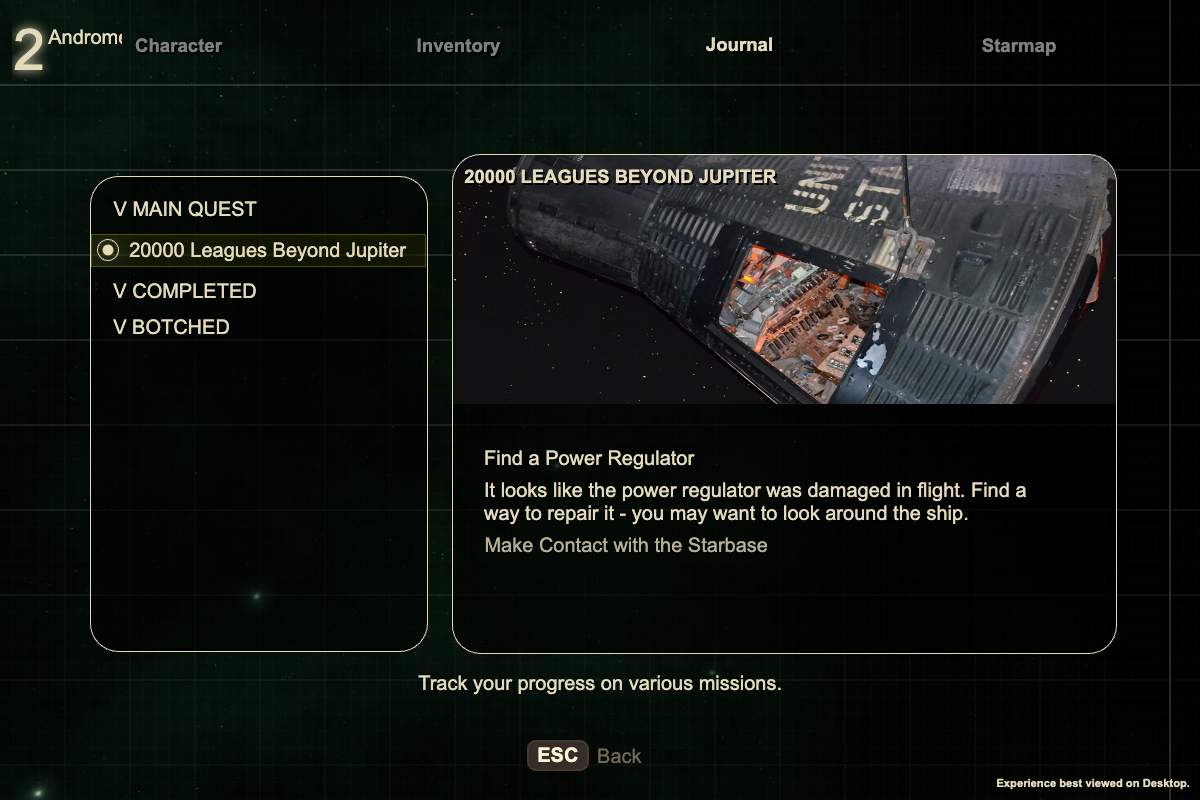Viewport: 1200px width, 800px height.
Task: Collapse the Main Quest category
Action: 185,209
